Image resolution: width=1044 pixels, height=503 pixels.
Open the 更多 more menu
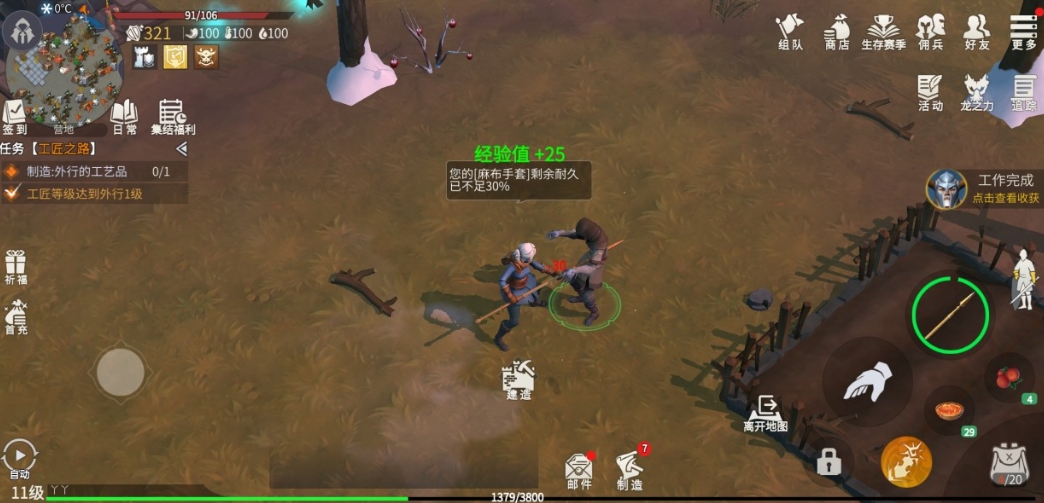1023,31
